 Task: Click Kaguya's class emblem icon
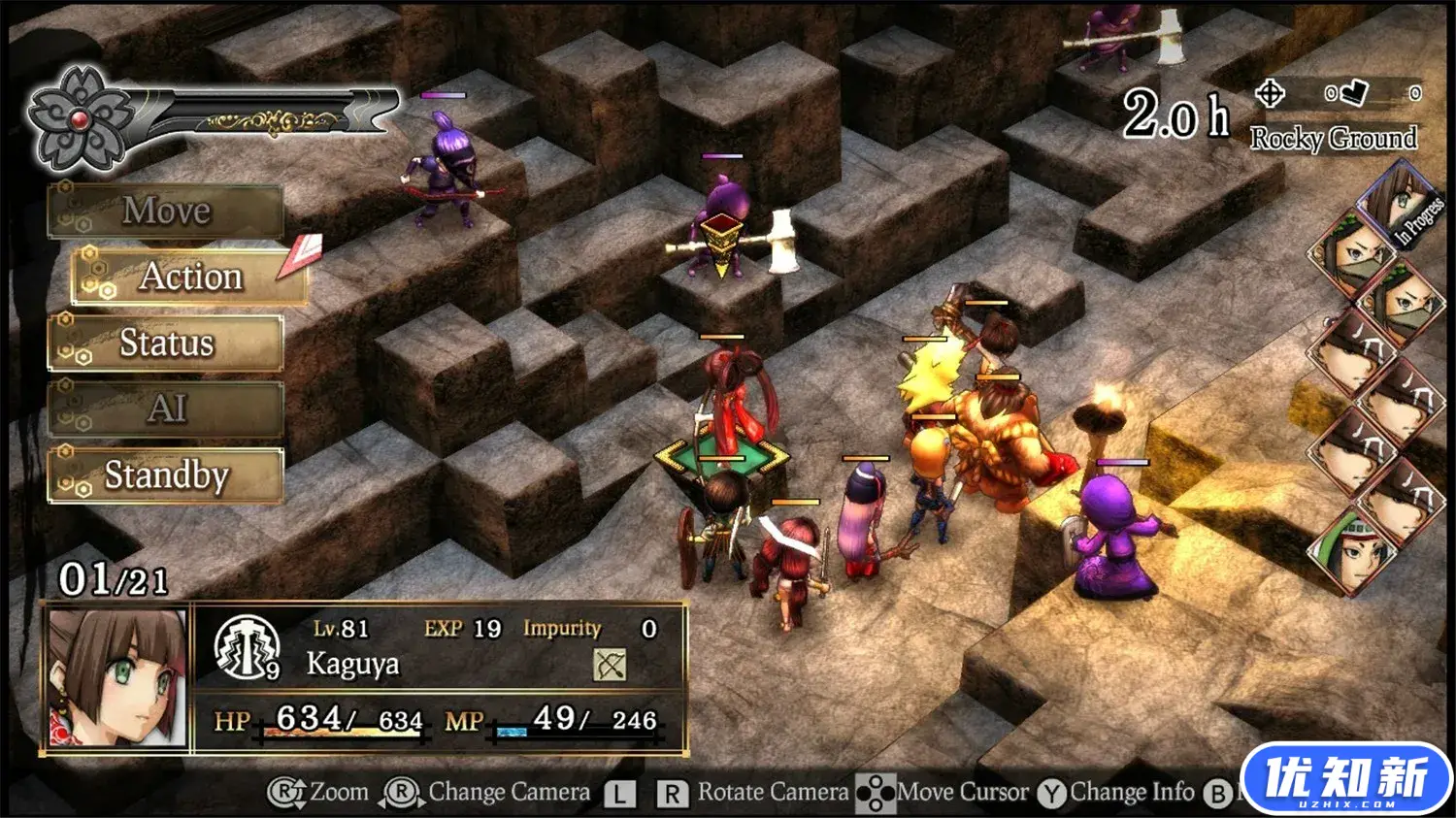click(247, 647)
